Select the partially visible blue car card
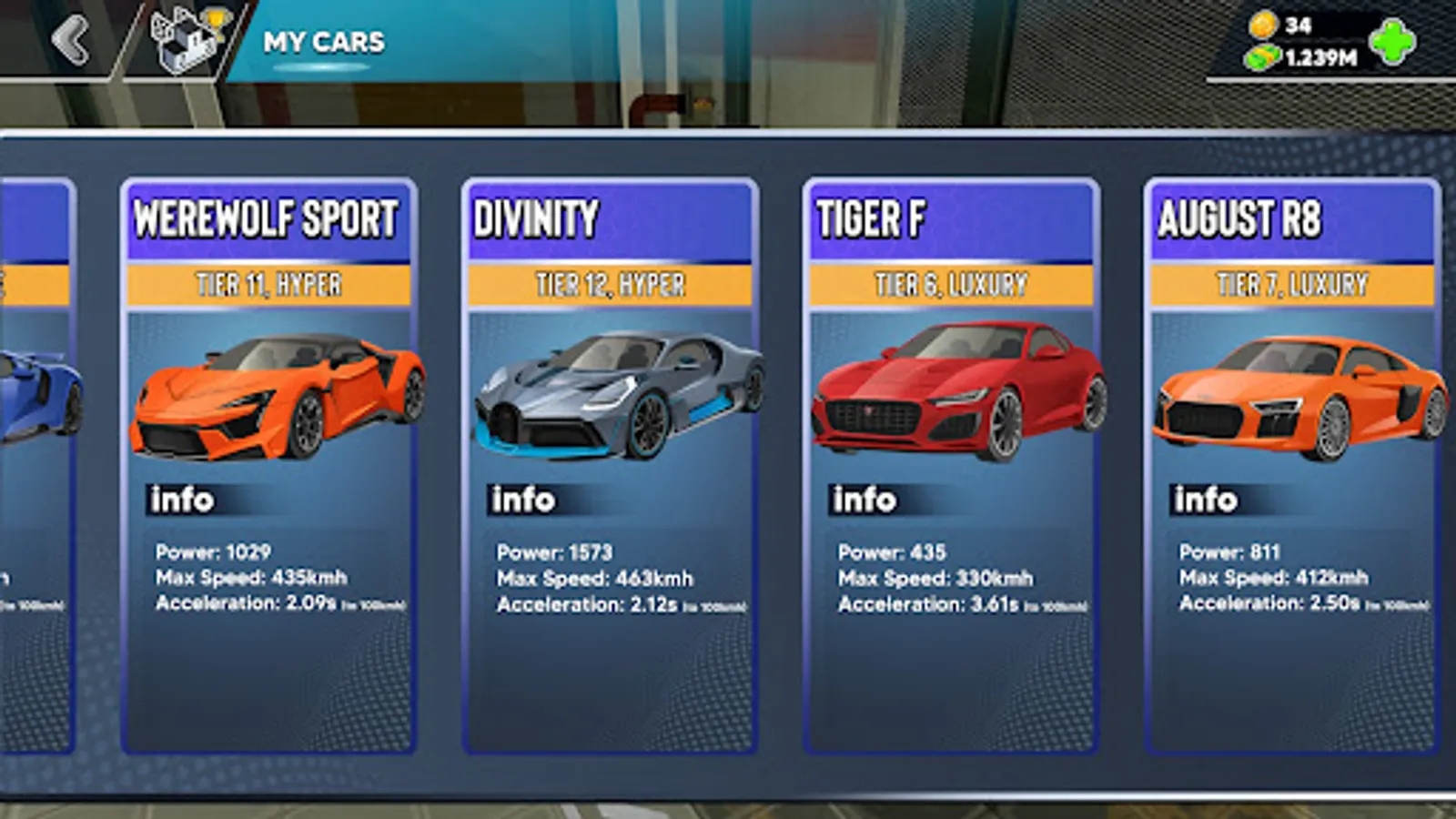1456x819 pixels. [36, 464]
